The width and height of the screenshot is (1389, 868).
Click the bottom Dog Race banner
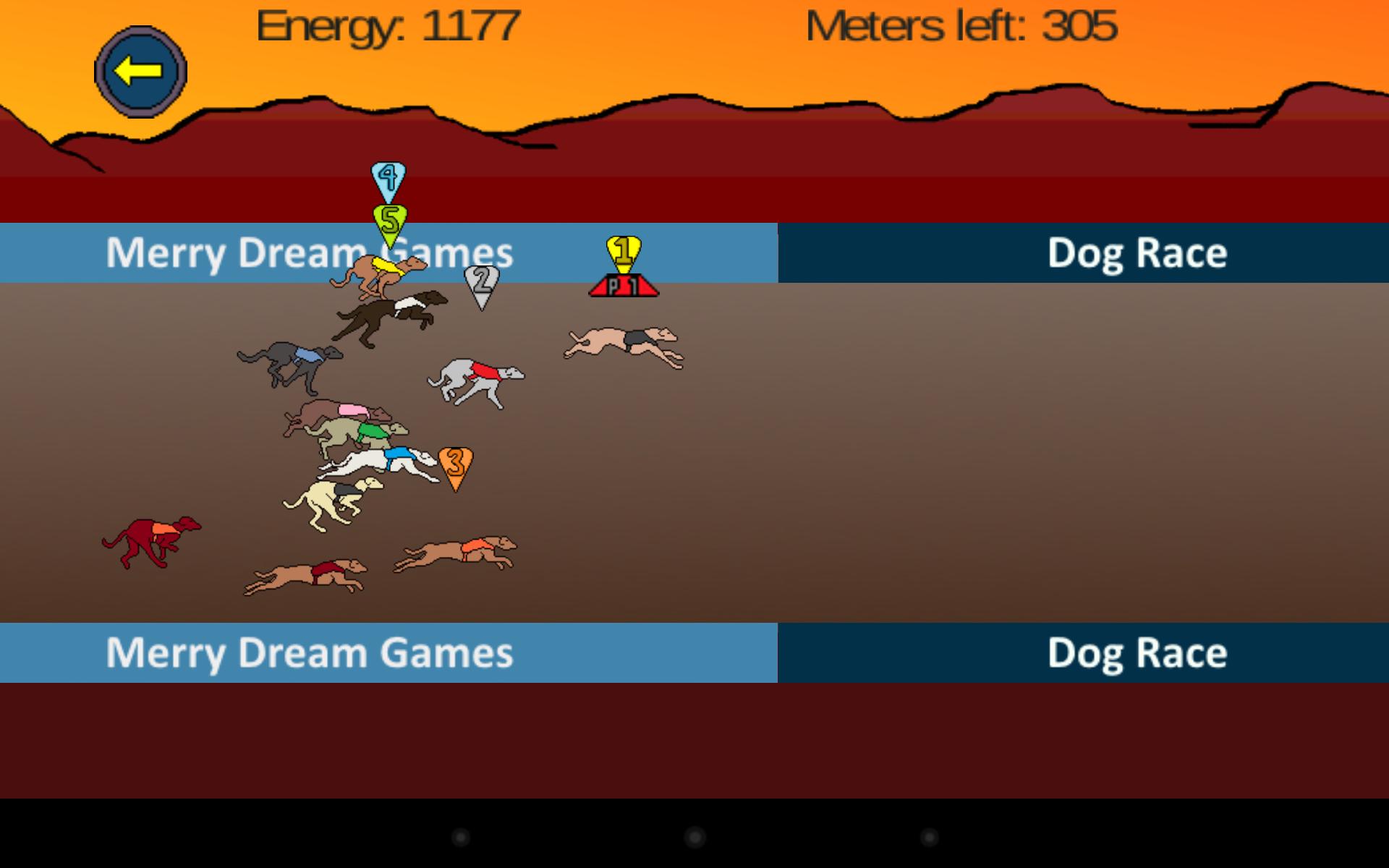1136,653
